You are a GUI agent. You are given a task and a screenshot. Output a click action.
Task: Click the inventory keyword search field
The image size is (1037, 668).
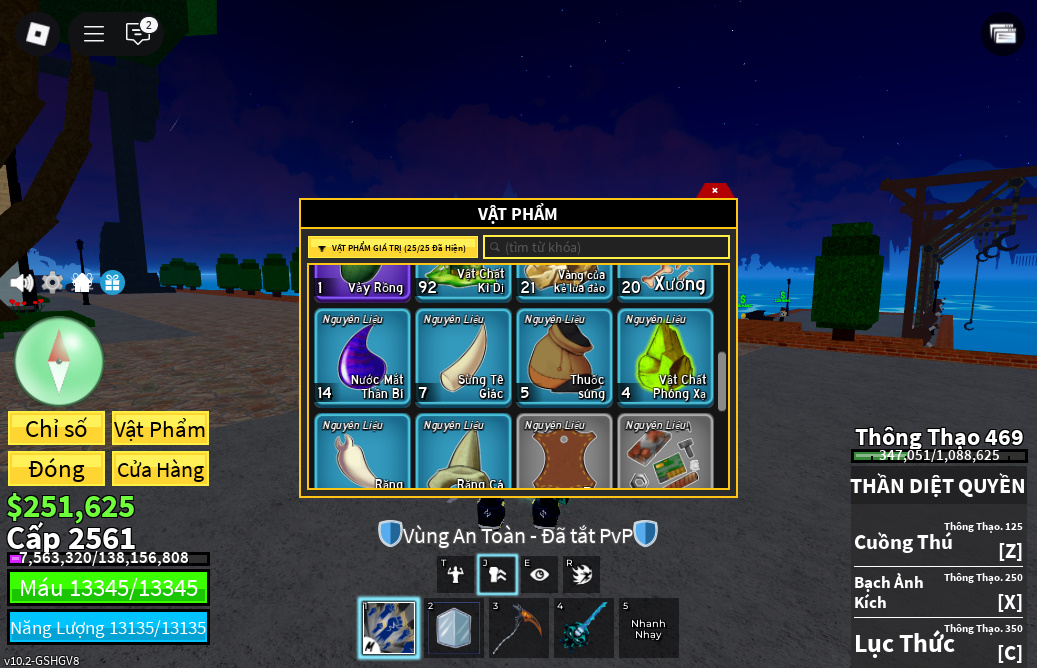(606, 248)
